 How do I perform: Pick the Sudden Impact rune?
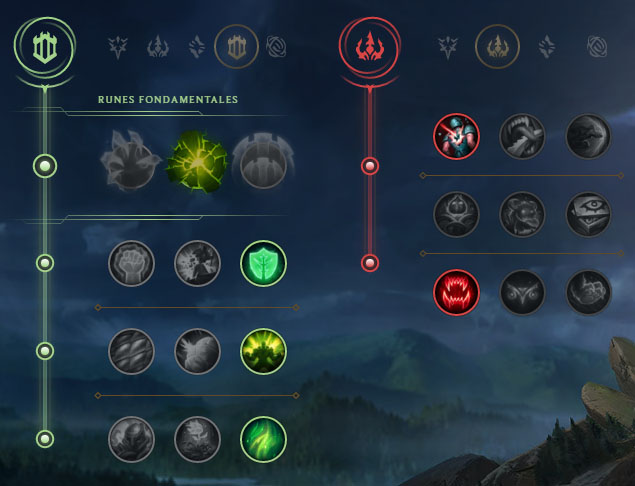(589, 136)
